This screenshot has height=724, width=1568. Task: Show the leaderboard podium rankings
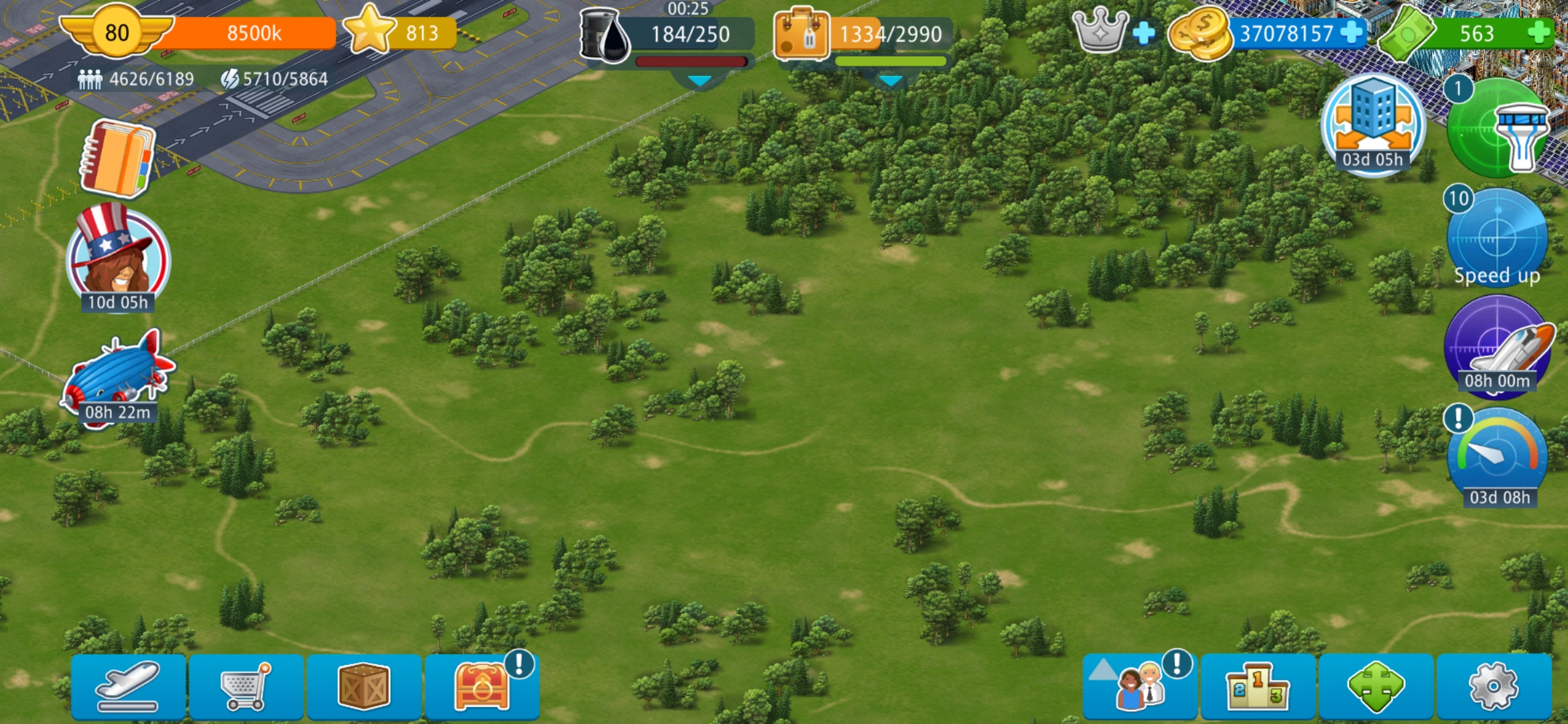(1258, 686)
